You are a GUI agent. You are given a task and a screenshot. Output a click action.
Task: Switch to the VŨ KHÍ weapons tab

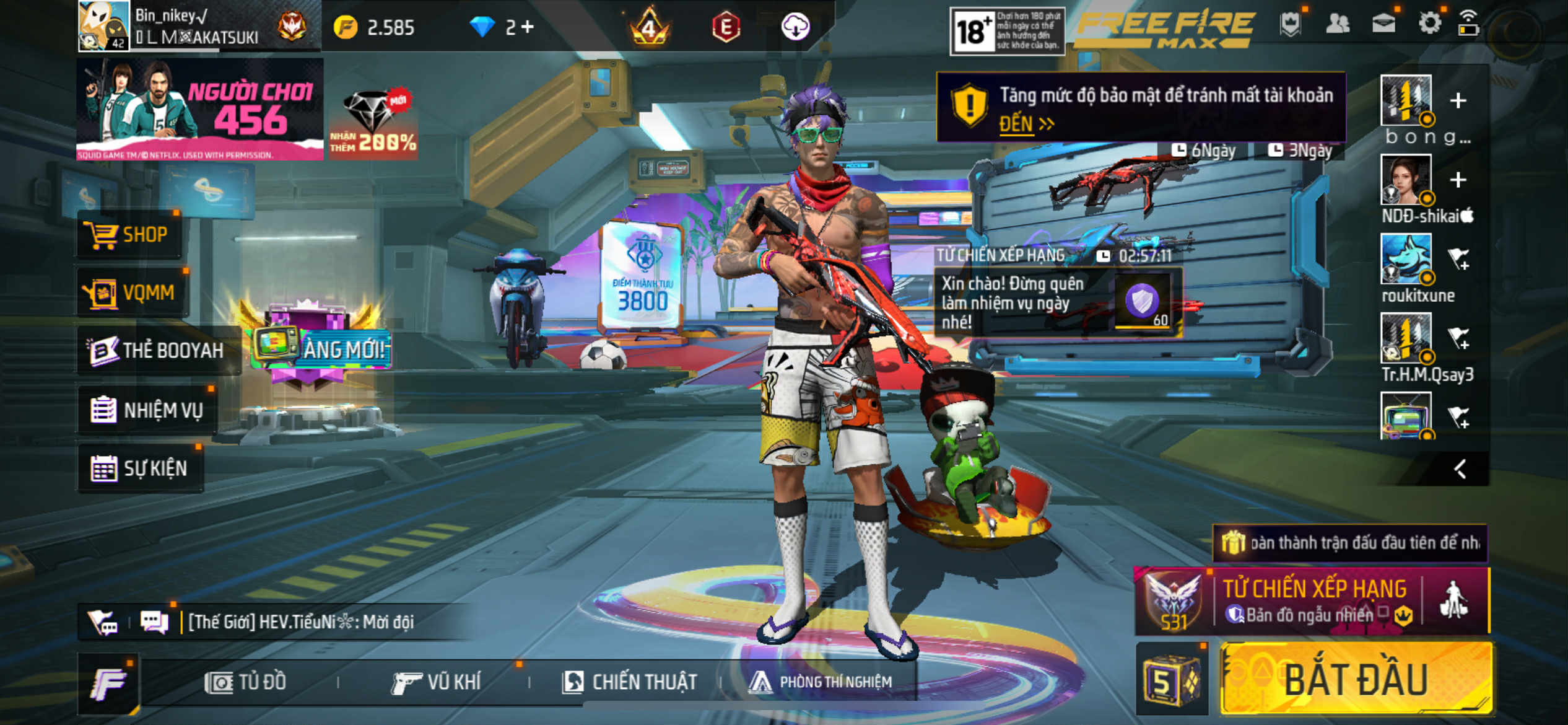437,682
